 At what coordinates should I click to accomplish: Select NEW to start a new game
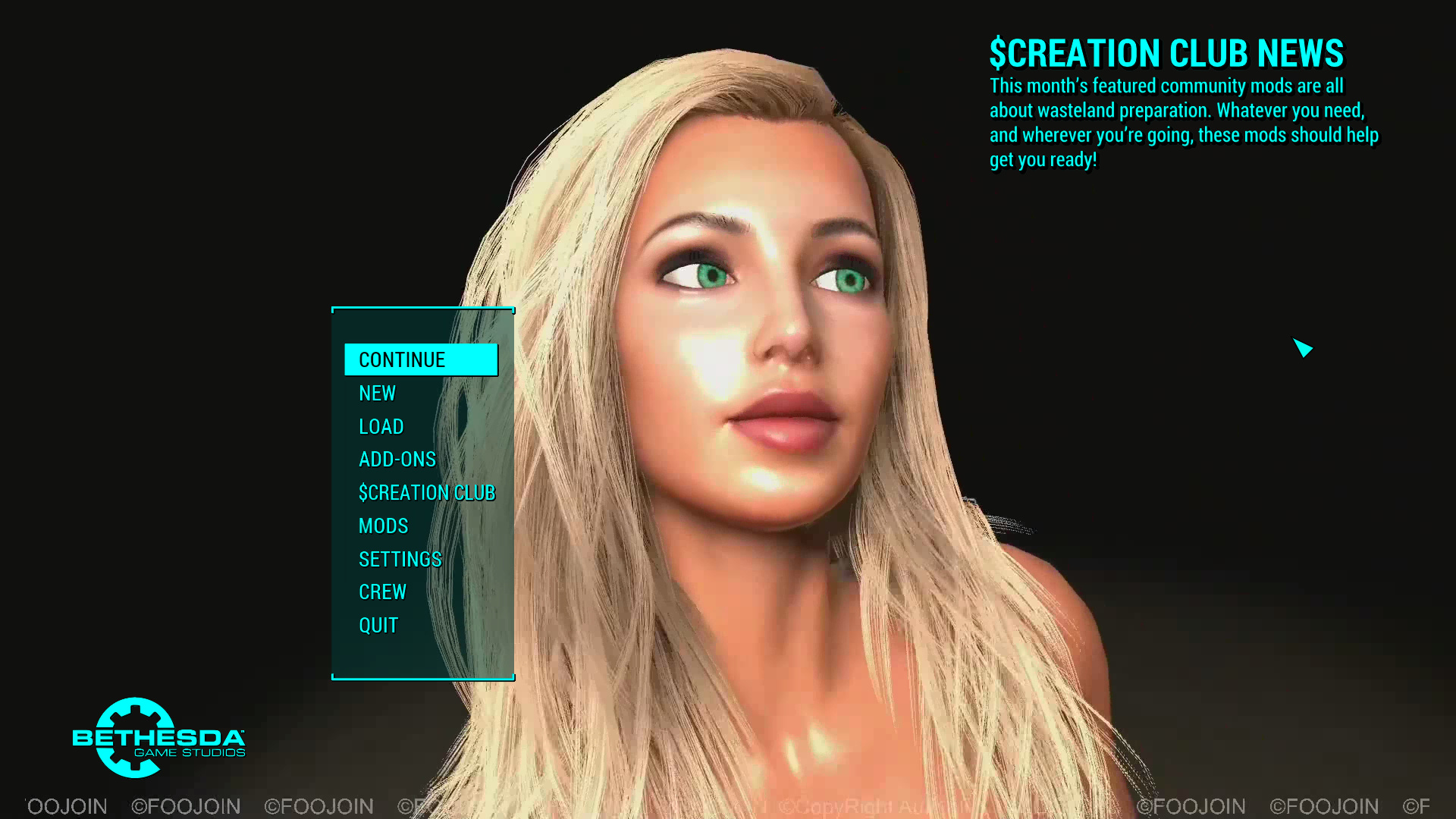tap(377, 393)
